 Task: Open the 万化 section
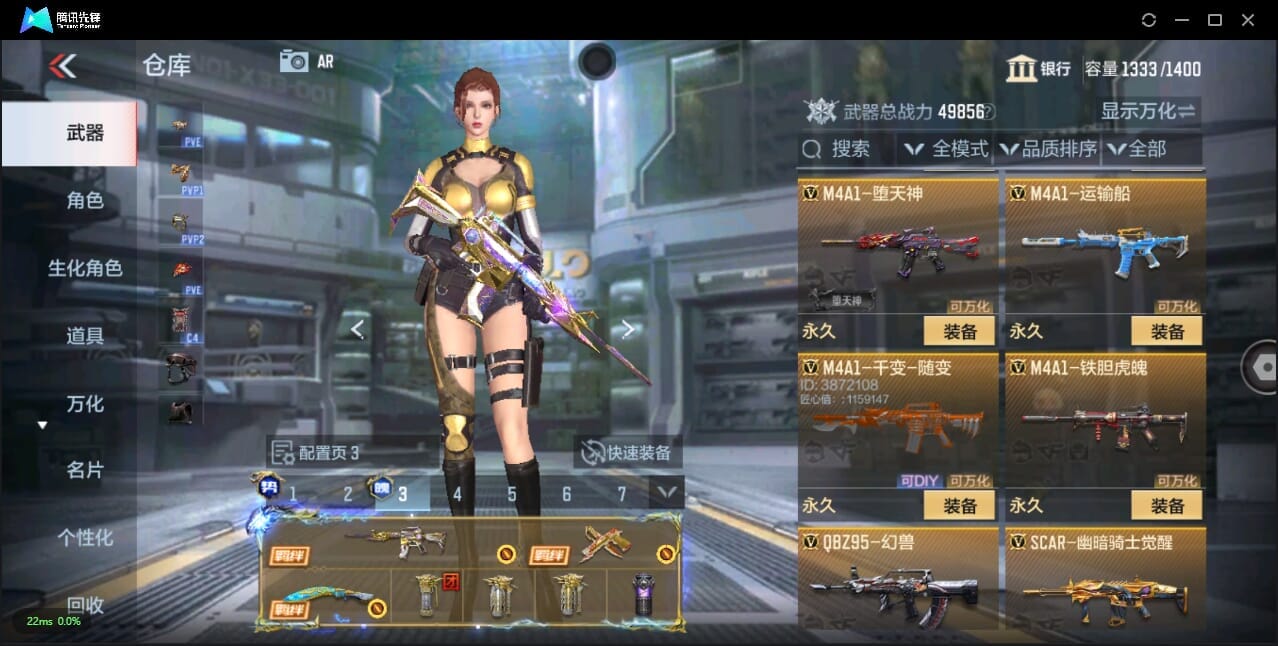point(84,404)
